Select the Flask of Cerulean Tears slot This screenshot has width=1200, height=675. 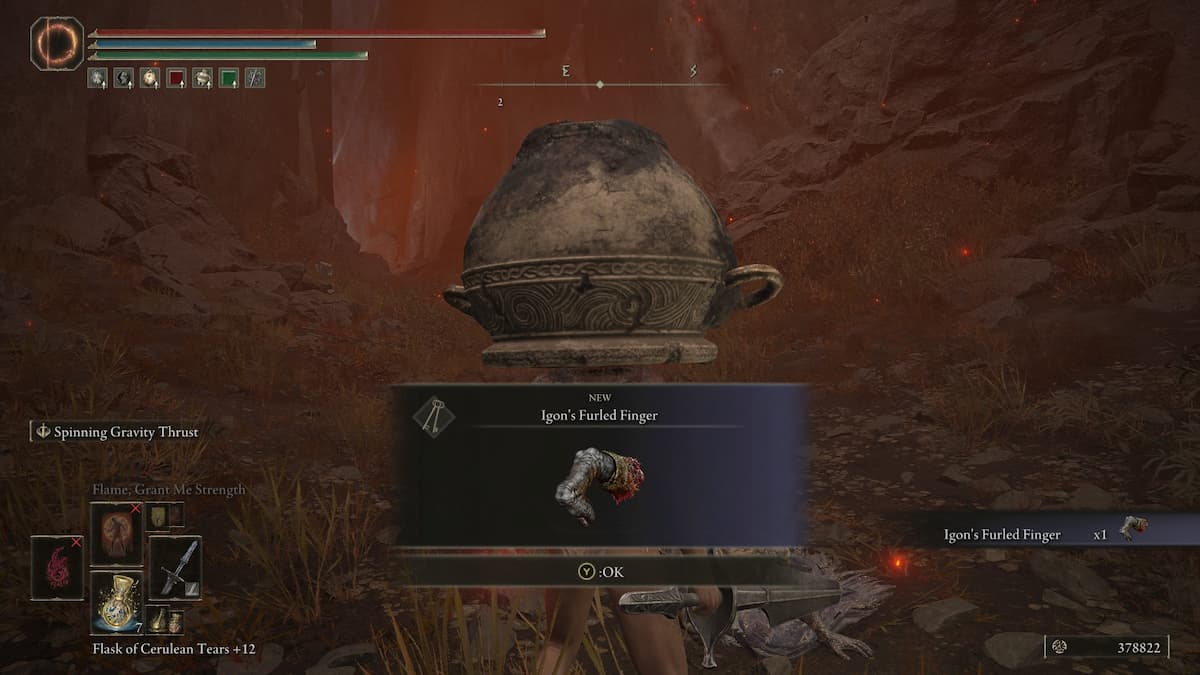coord(117,599)
